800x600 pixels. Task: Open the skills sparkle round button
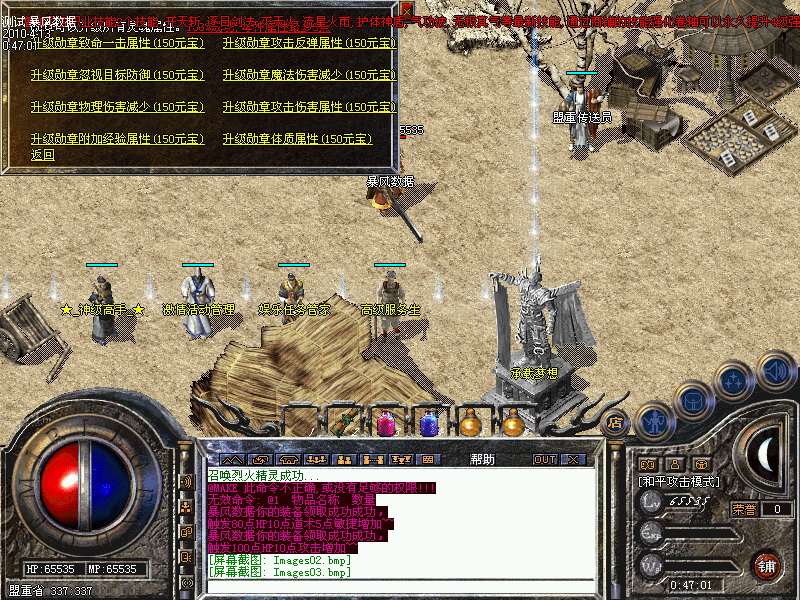tap(733, 380)
